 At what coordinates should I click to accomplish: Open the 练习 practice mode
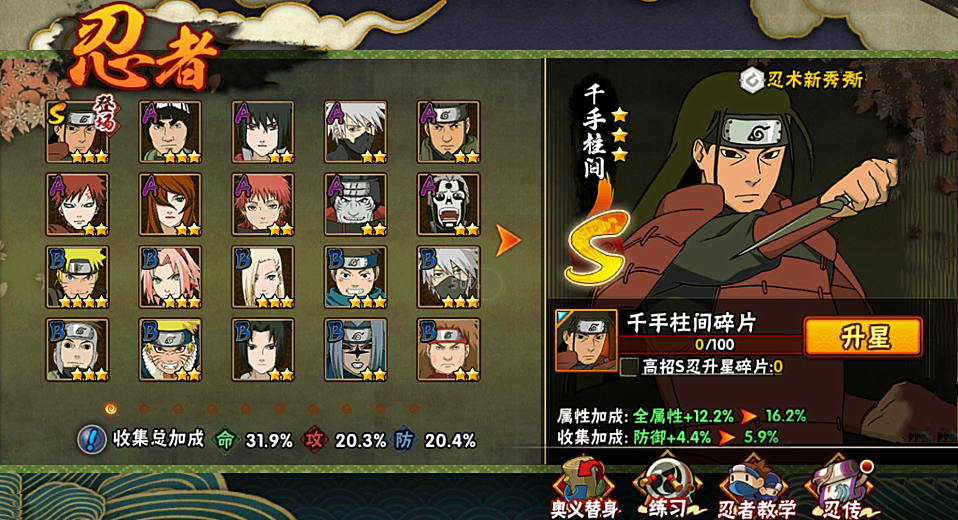[x=665, y=488]
